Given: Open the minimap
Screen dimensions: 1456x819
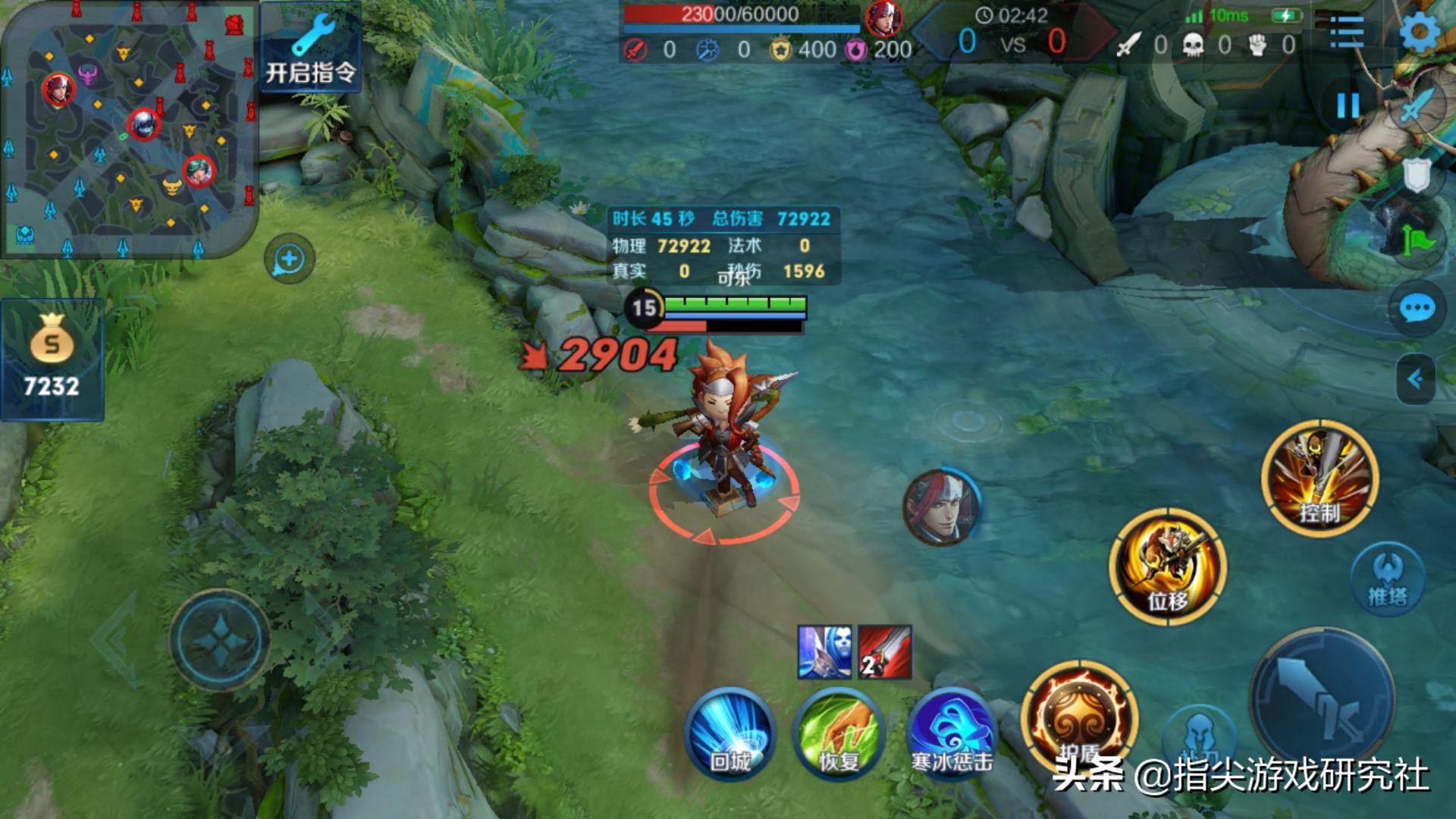Looking at the screenshot, I should (x=127, y=127).
